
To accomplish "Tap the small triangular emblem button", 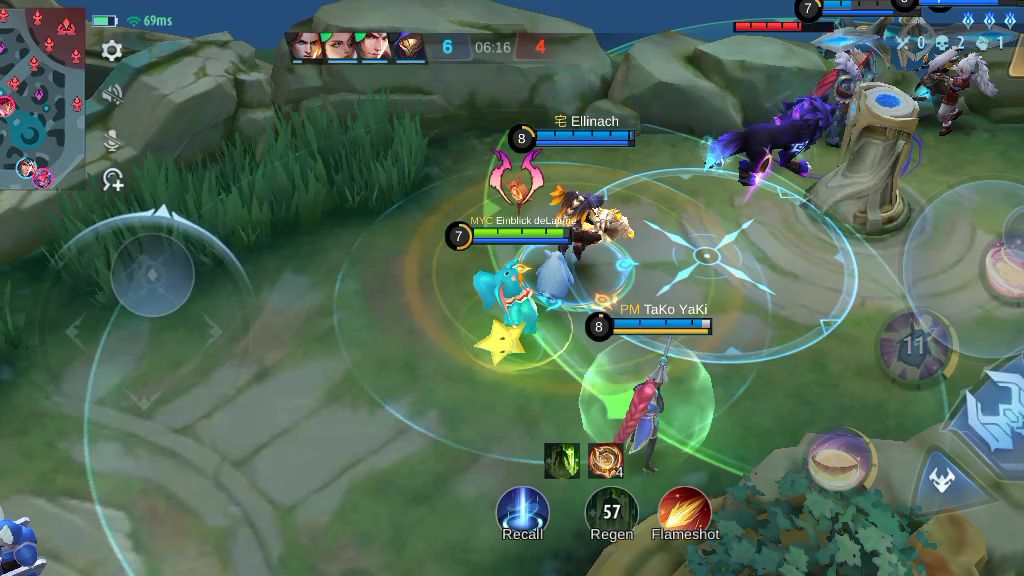I will [941, 479].
